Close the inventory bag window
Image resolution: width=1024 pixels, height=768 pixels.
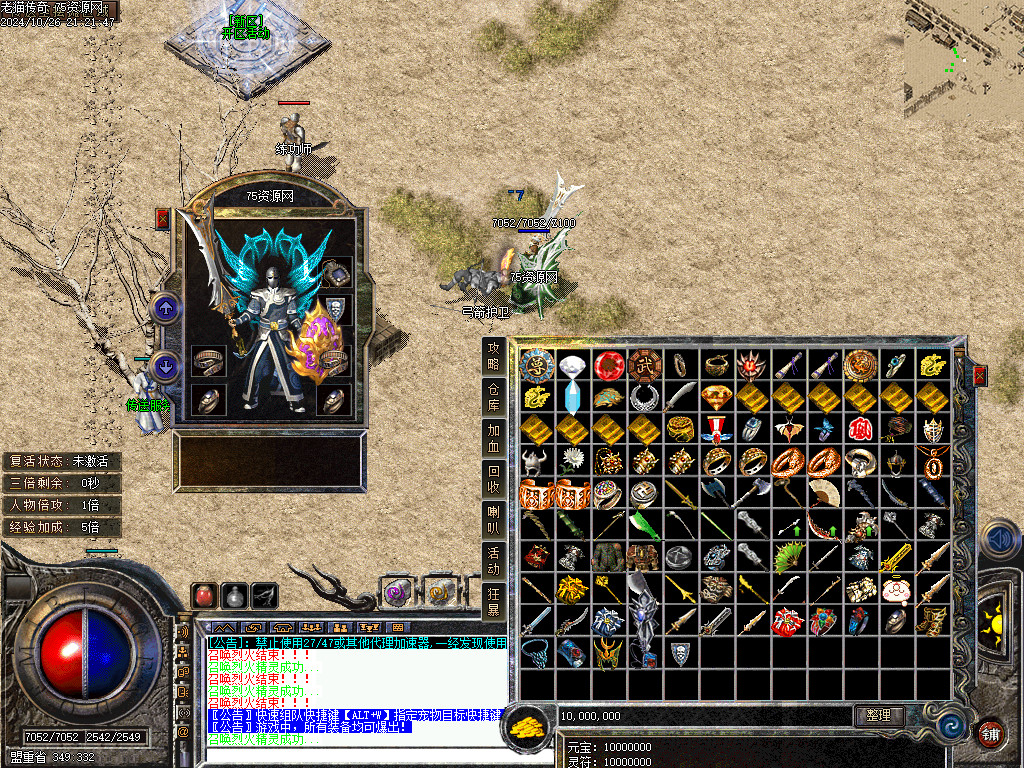pos(980,375)
